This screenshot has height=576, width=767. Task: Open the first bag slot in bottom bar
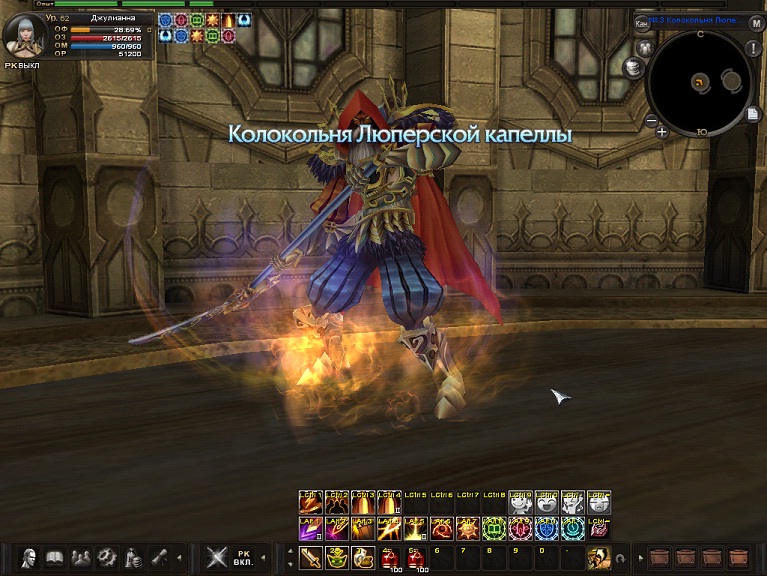click(x=659, y=557)
